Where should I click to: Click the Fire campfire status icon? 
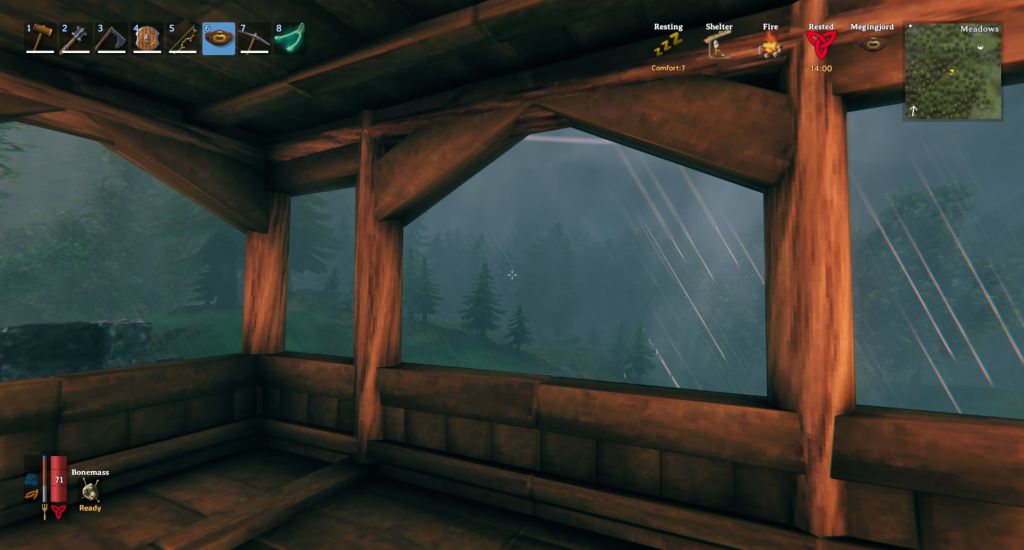768,44
